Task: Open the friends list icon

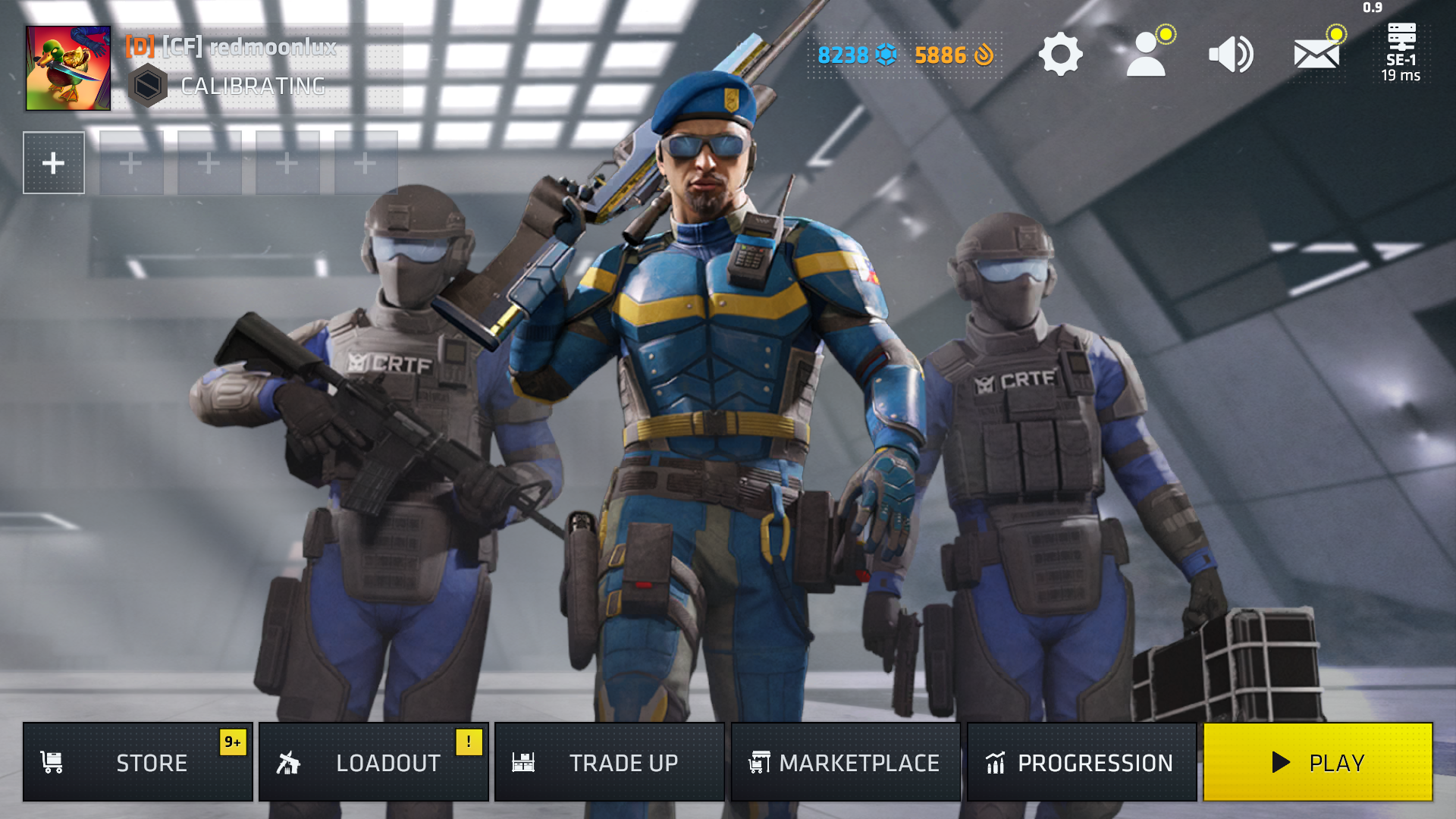Action: 1147,55
